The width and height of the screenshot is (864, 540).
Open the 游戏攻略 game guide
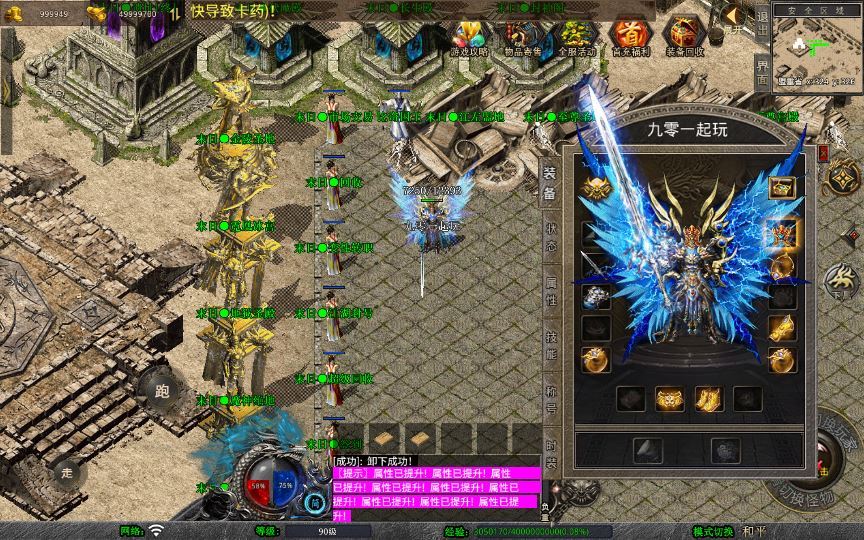tap(469, 38)
